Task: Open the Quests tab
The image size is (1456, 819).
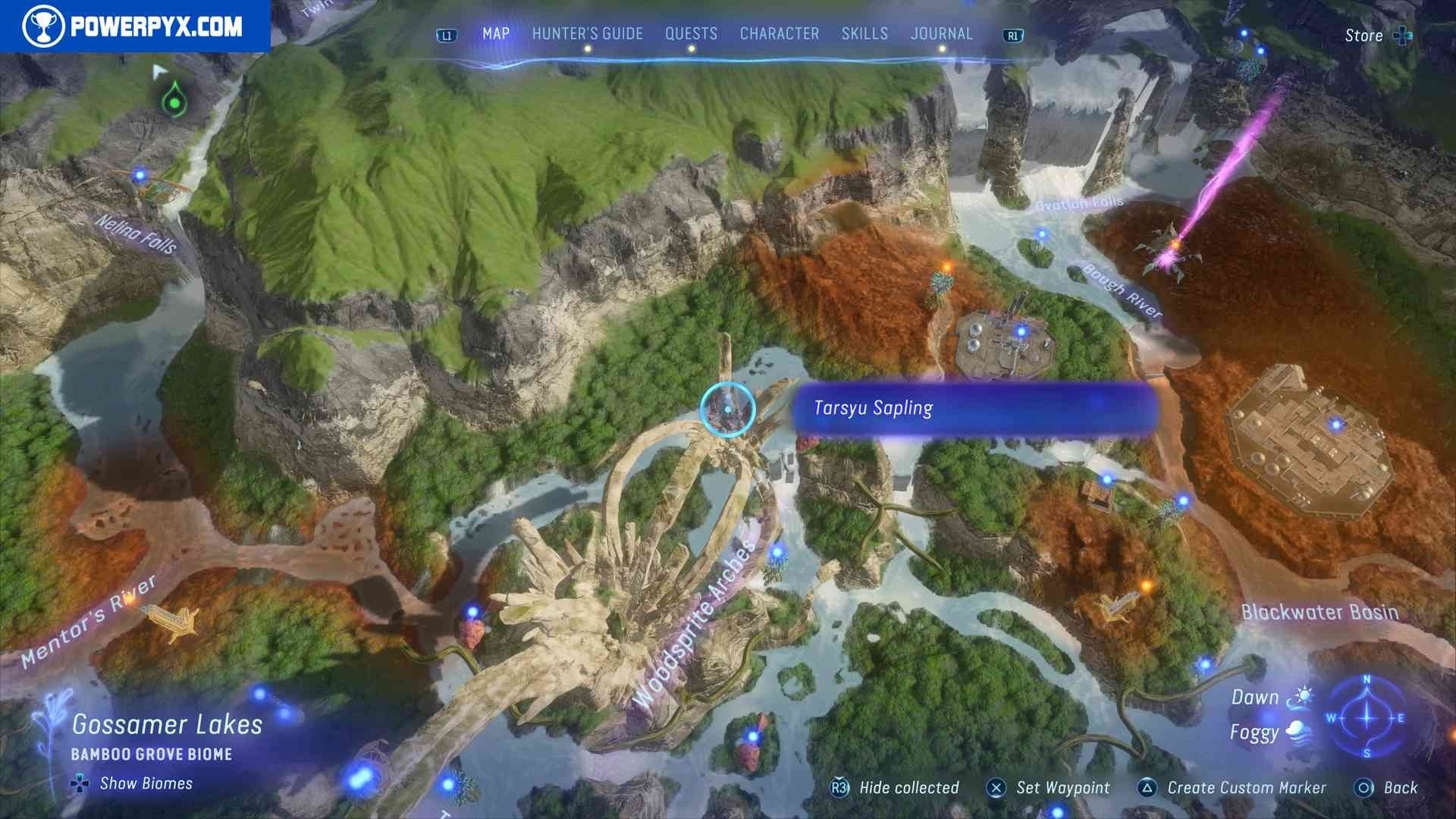Action: (691, 34)
